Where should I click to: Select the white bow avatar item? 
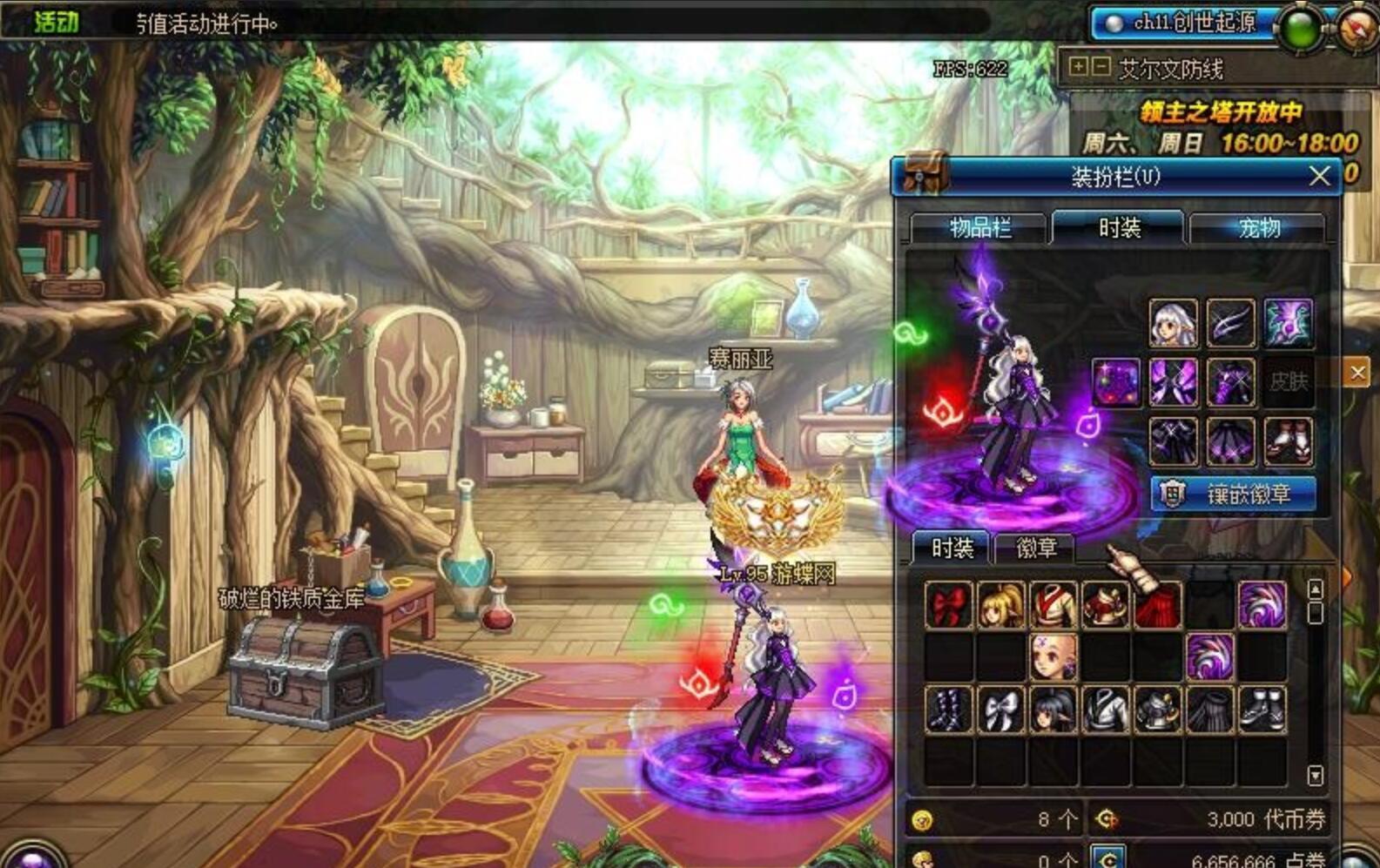(x=1000, y=709)
